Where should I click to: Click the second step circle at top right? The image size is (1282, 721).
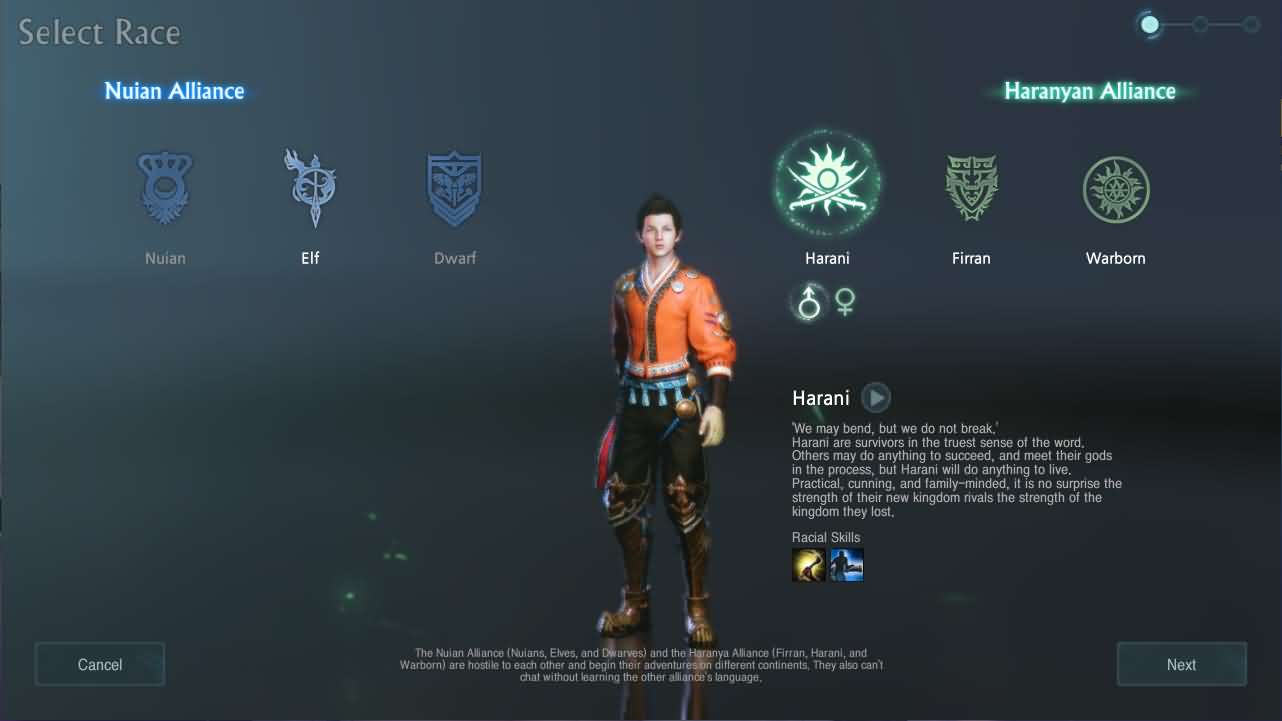point(1200,22)
